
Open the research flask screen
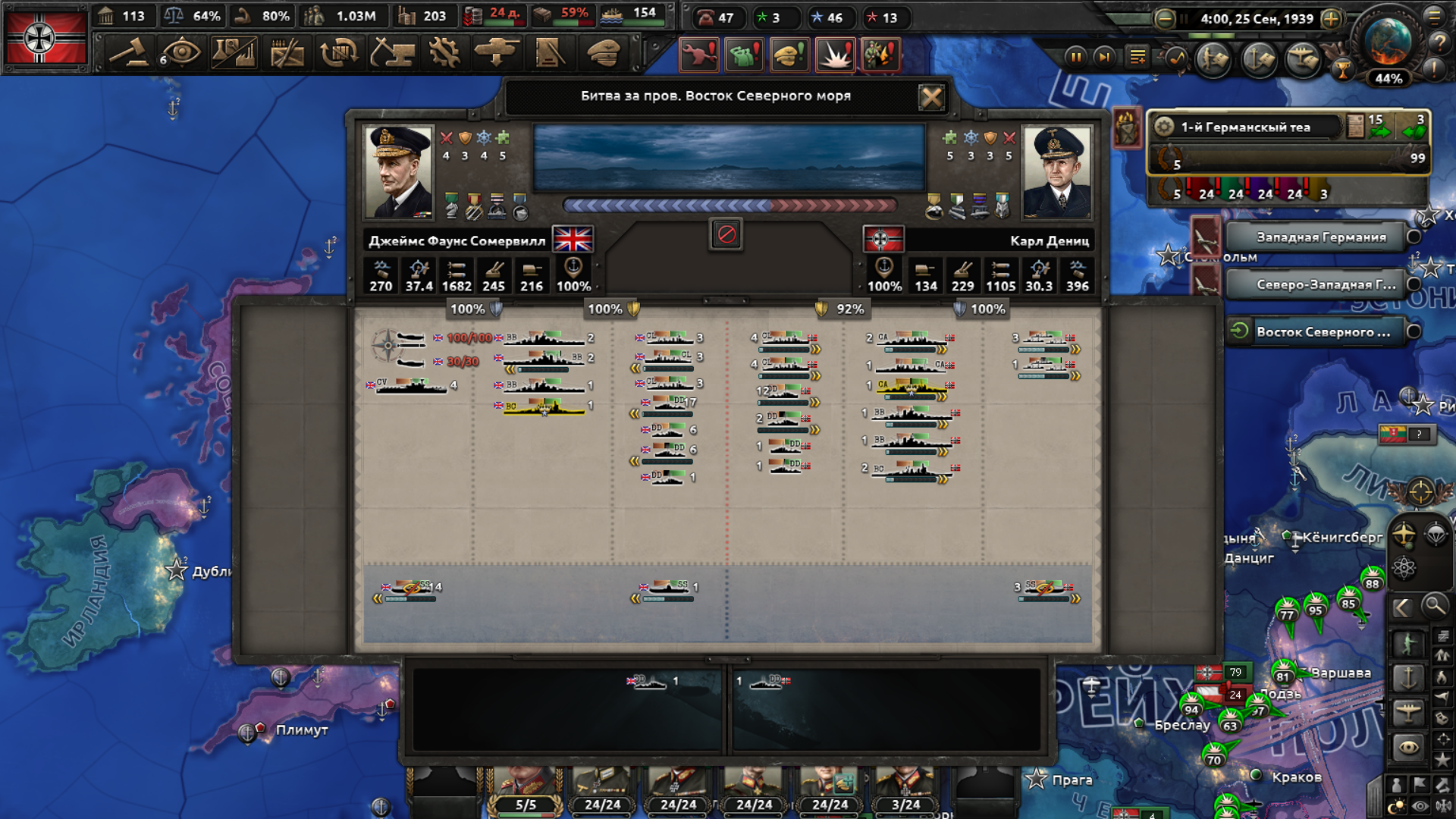point(234,53)
